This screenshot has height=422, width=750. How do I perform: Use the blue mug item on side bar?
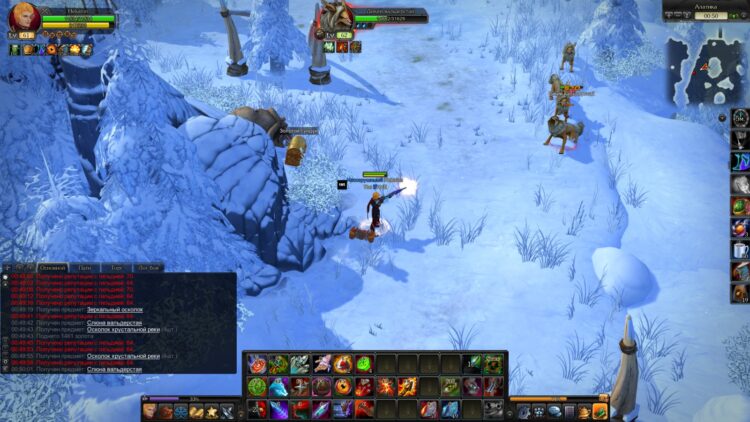(x=739, y=250)
